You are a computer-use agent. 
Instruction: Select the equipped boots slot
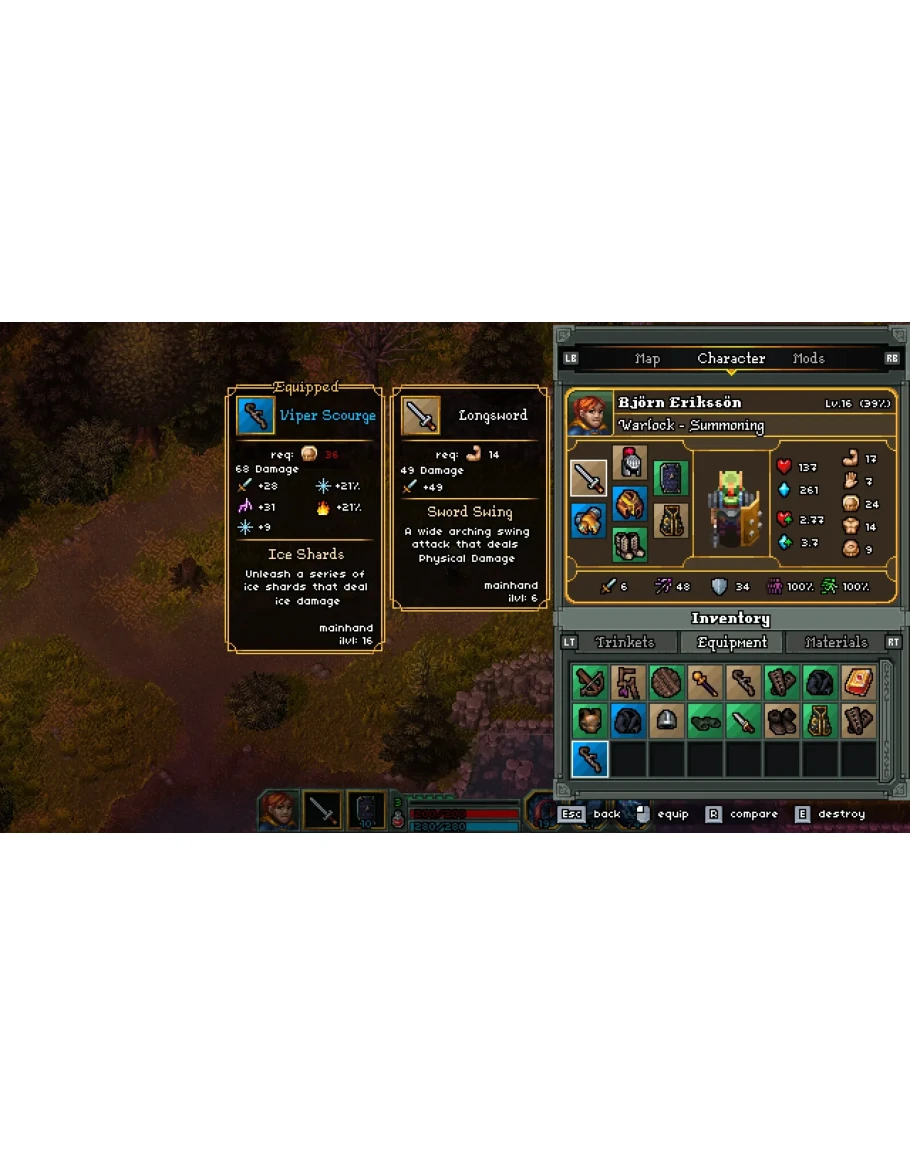[x=630, y=544]
